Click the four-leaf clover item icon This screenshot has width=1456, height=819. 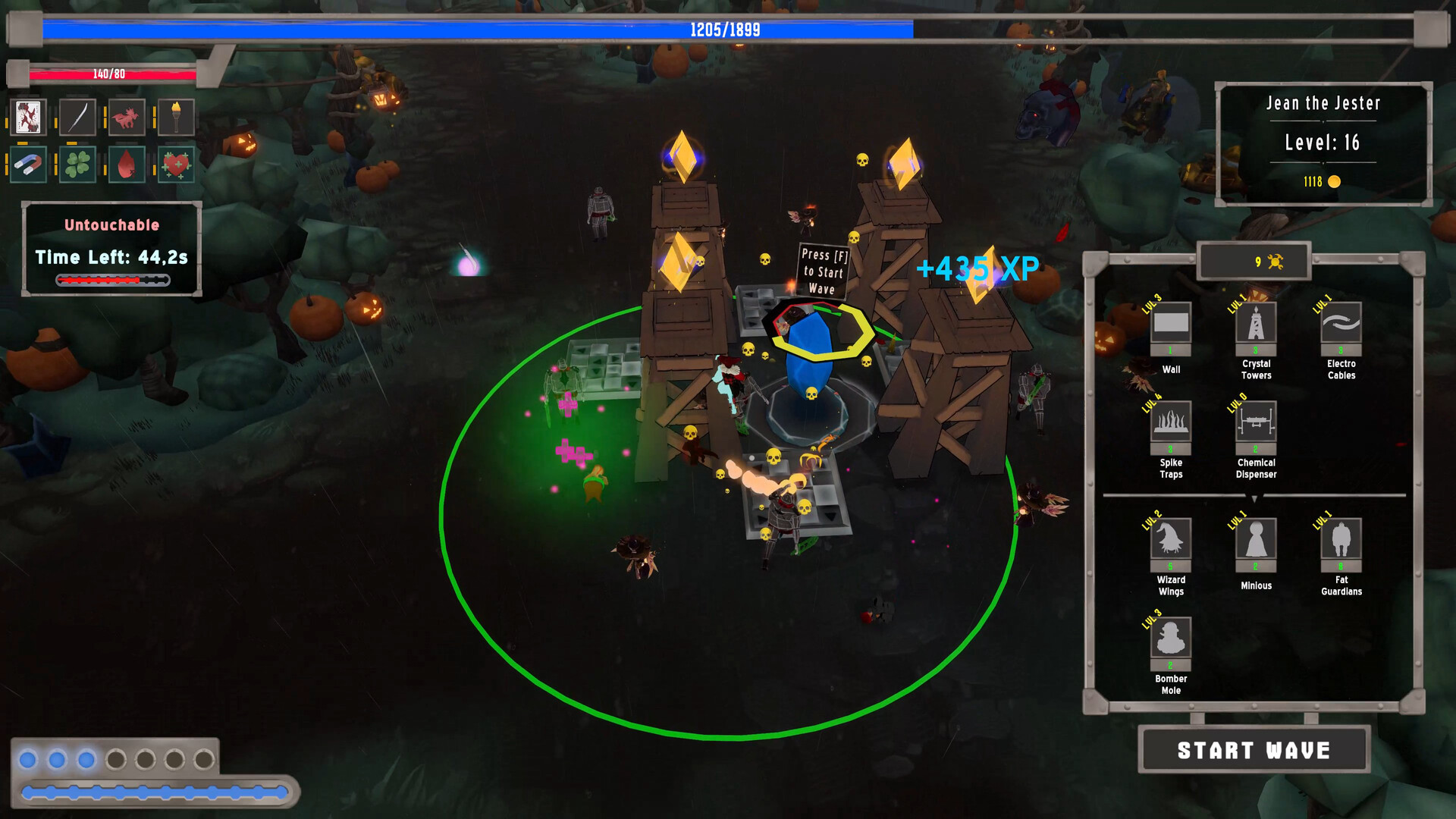coord(77,163)
